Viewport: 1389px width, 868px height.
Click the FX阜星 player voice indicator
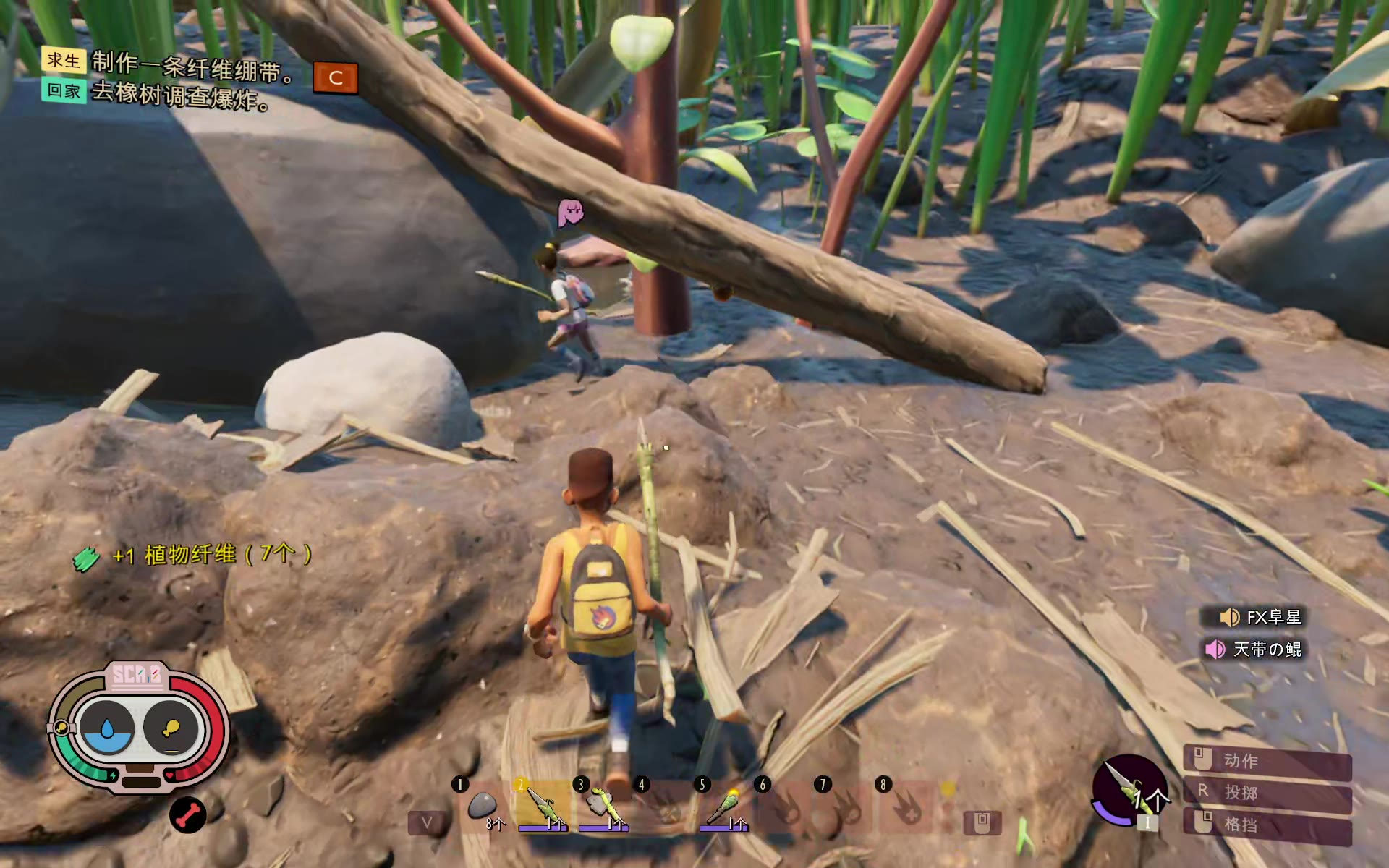1262,617
